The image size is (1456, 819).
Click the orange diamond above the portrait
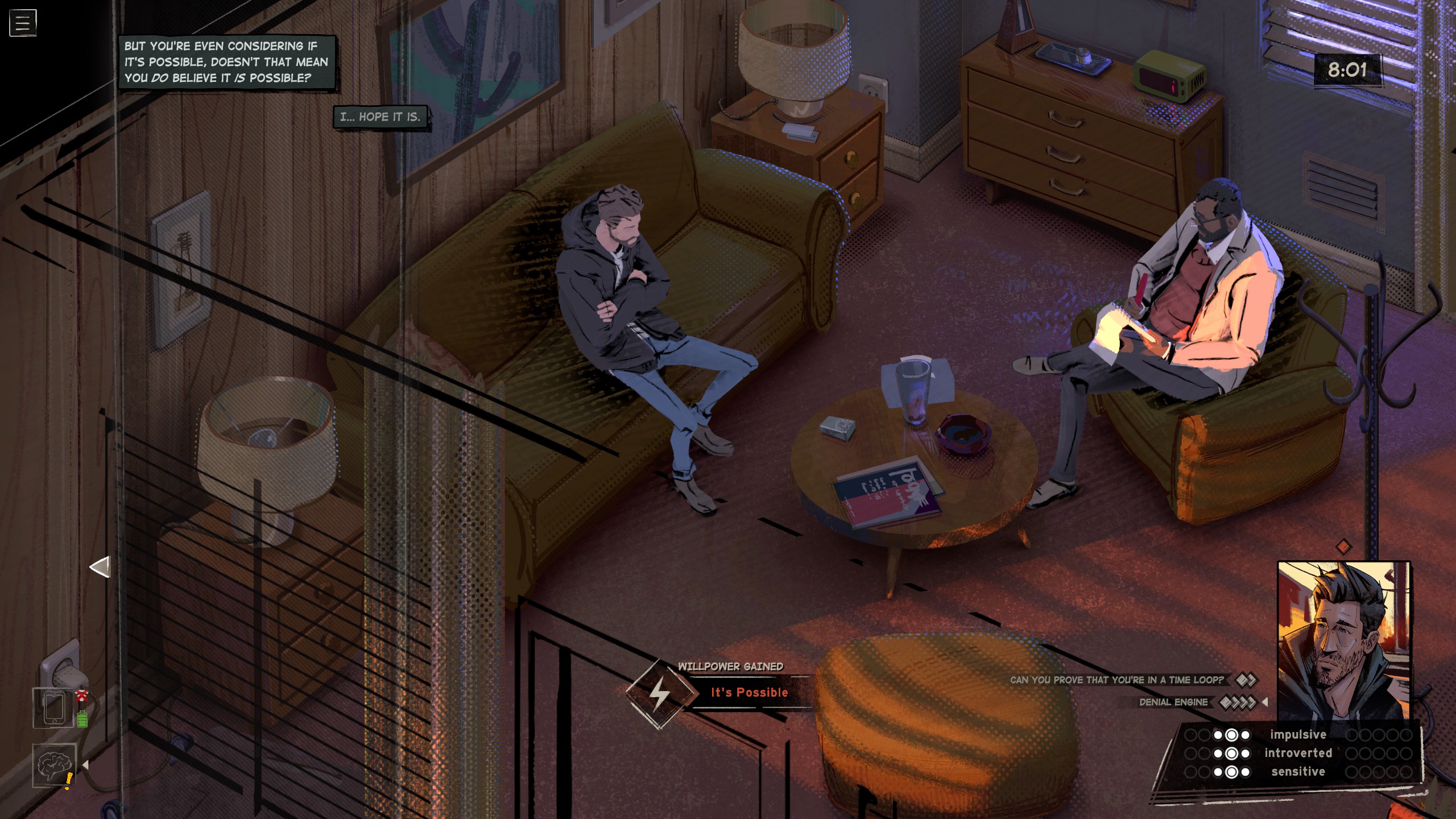pyautogui.click(x=1343, y=547)
